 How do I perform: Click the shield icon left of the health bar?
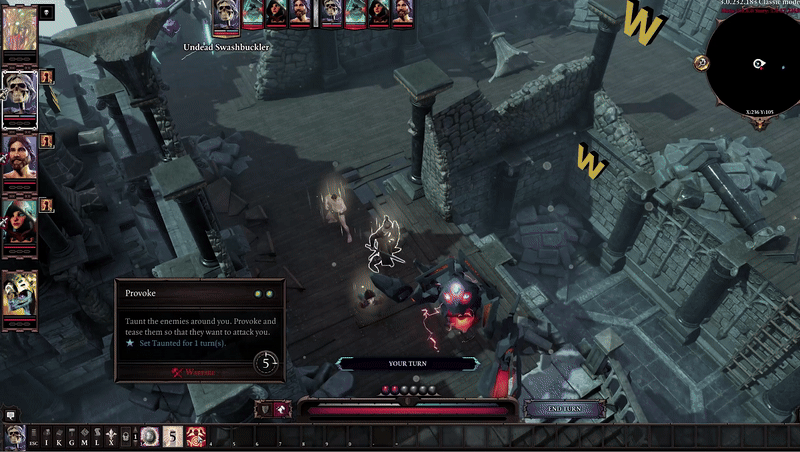pos(265,409)
